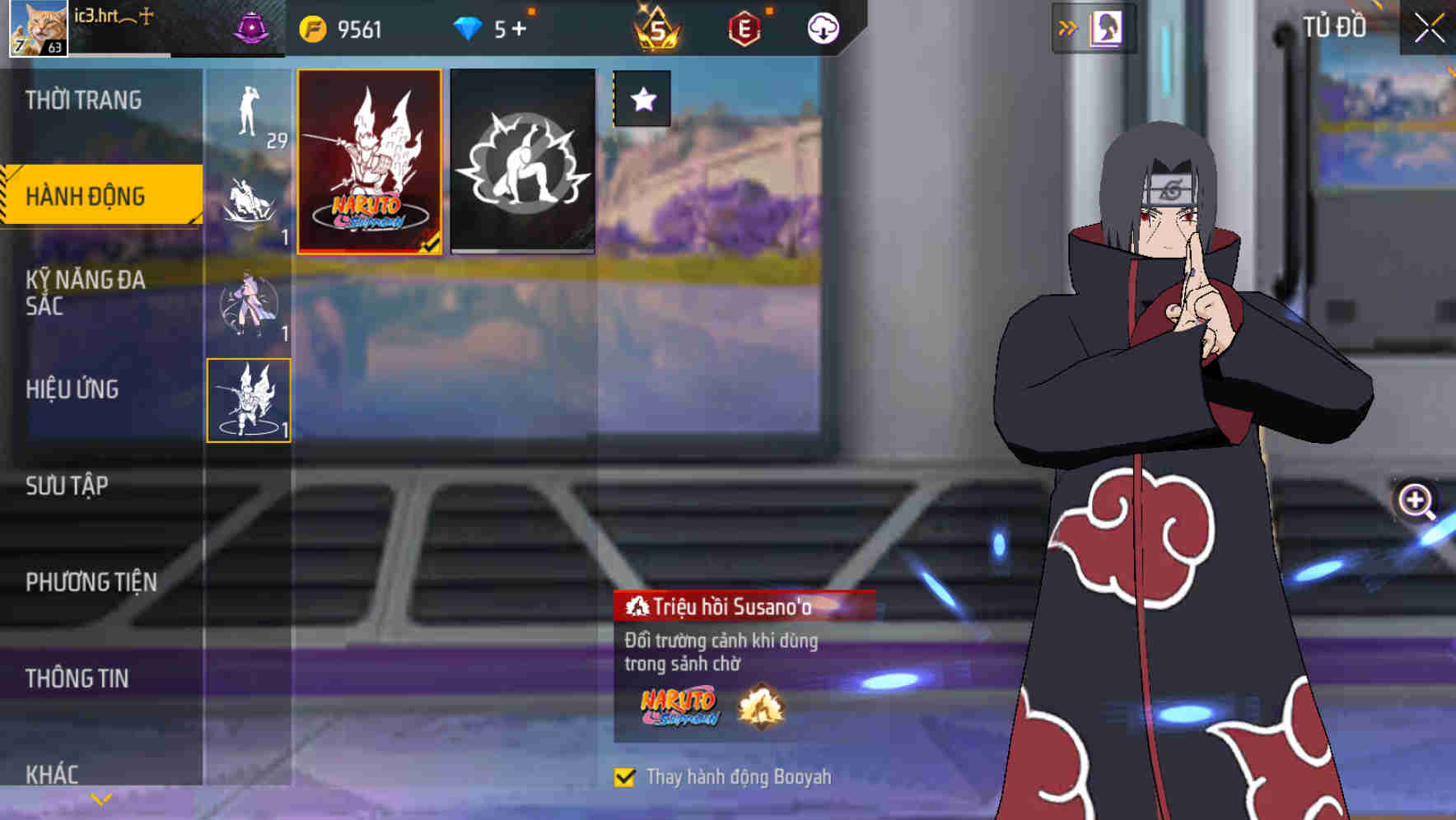Switch to the THỜI TRANG tab
The image size is (1456, 820).
pos(82,100)
